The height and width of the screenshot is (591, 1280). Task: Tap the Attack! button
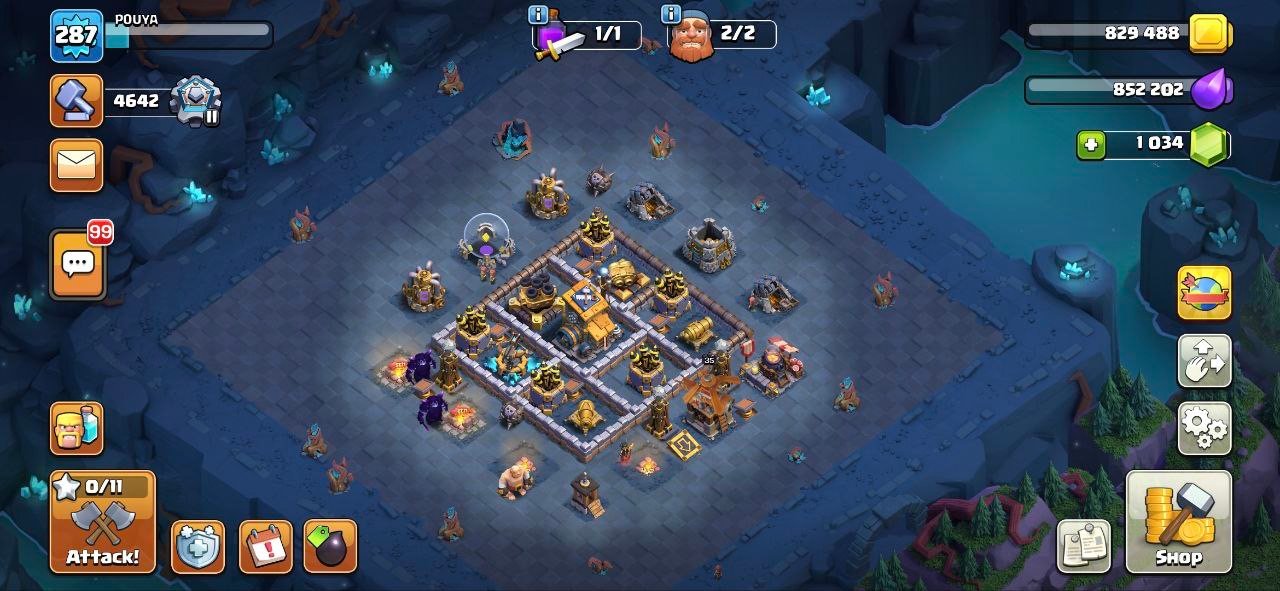(103, 522)
